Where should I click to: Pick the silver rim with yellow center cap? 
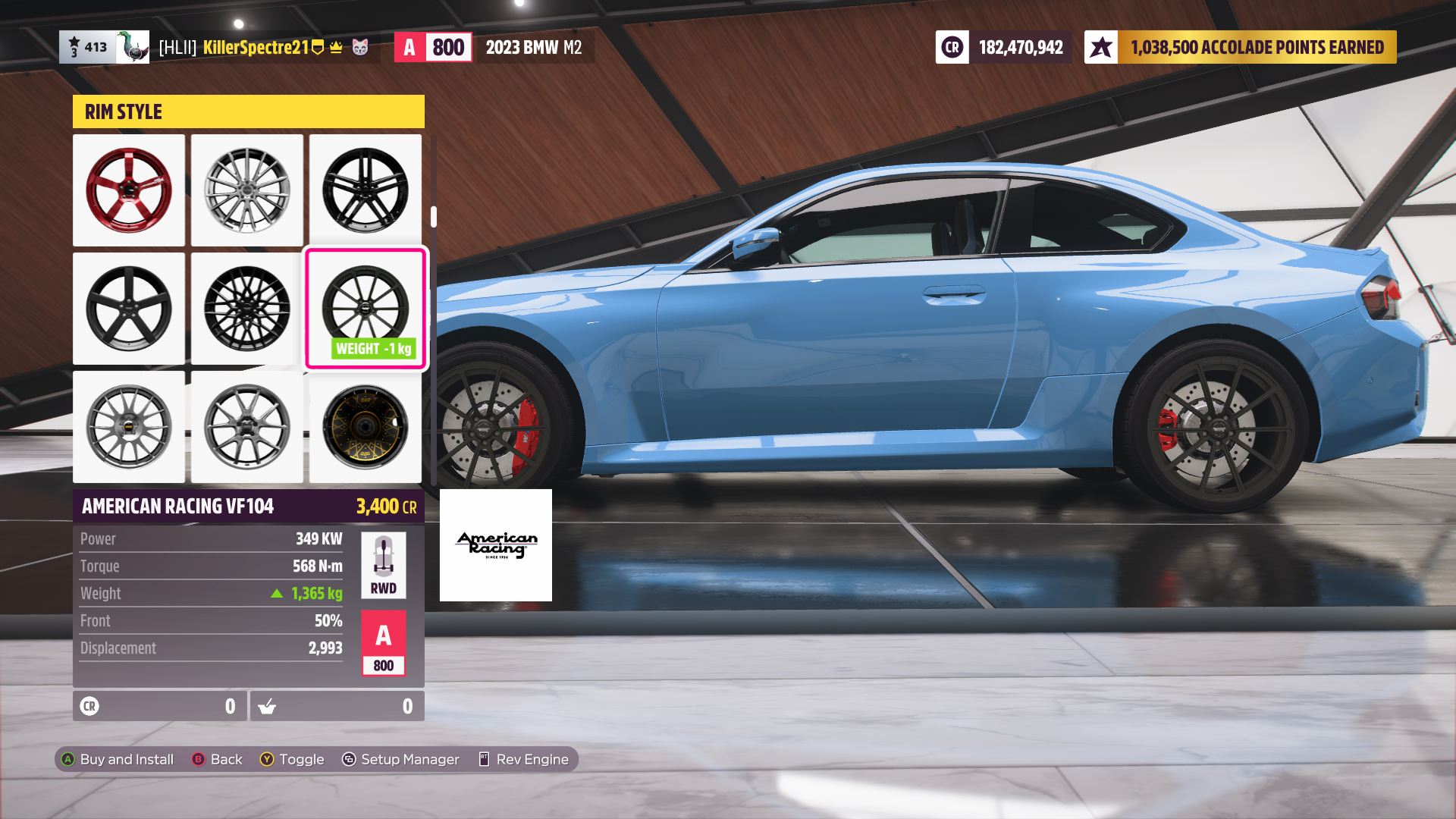(129, 427)
